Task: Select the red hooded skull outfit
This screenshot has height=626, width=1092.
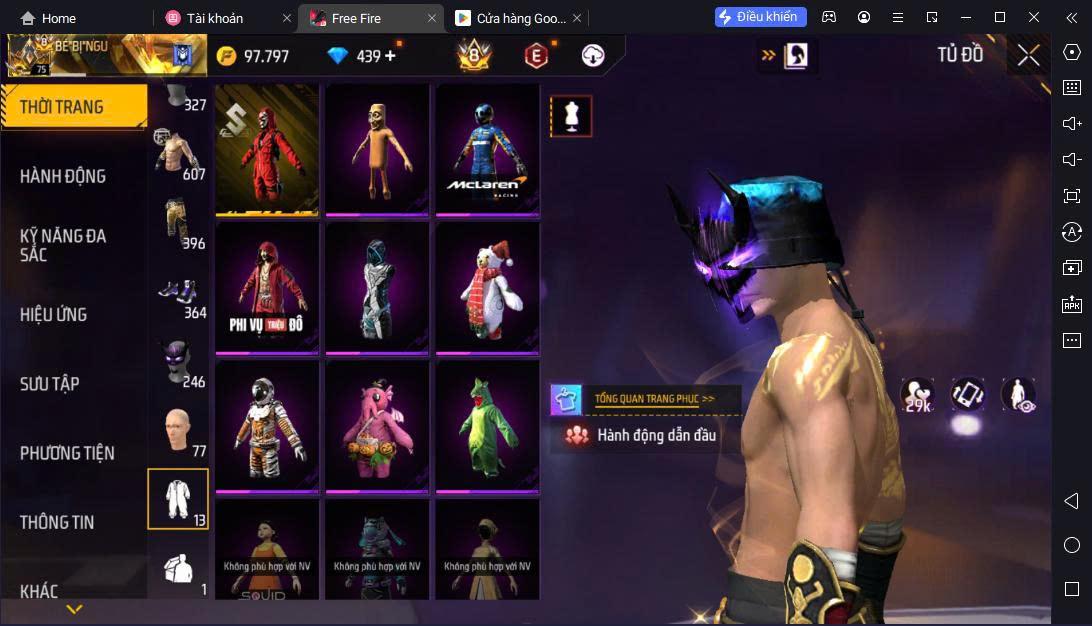Action: point(267,148)
